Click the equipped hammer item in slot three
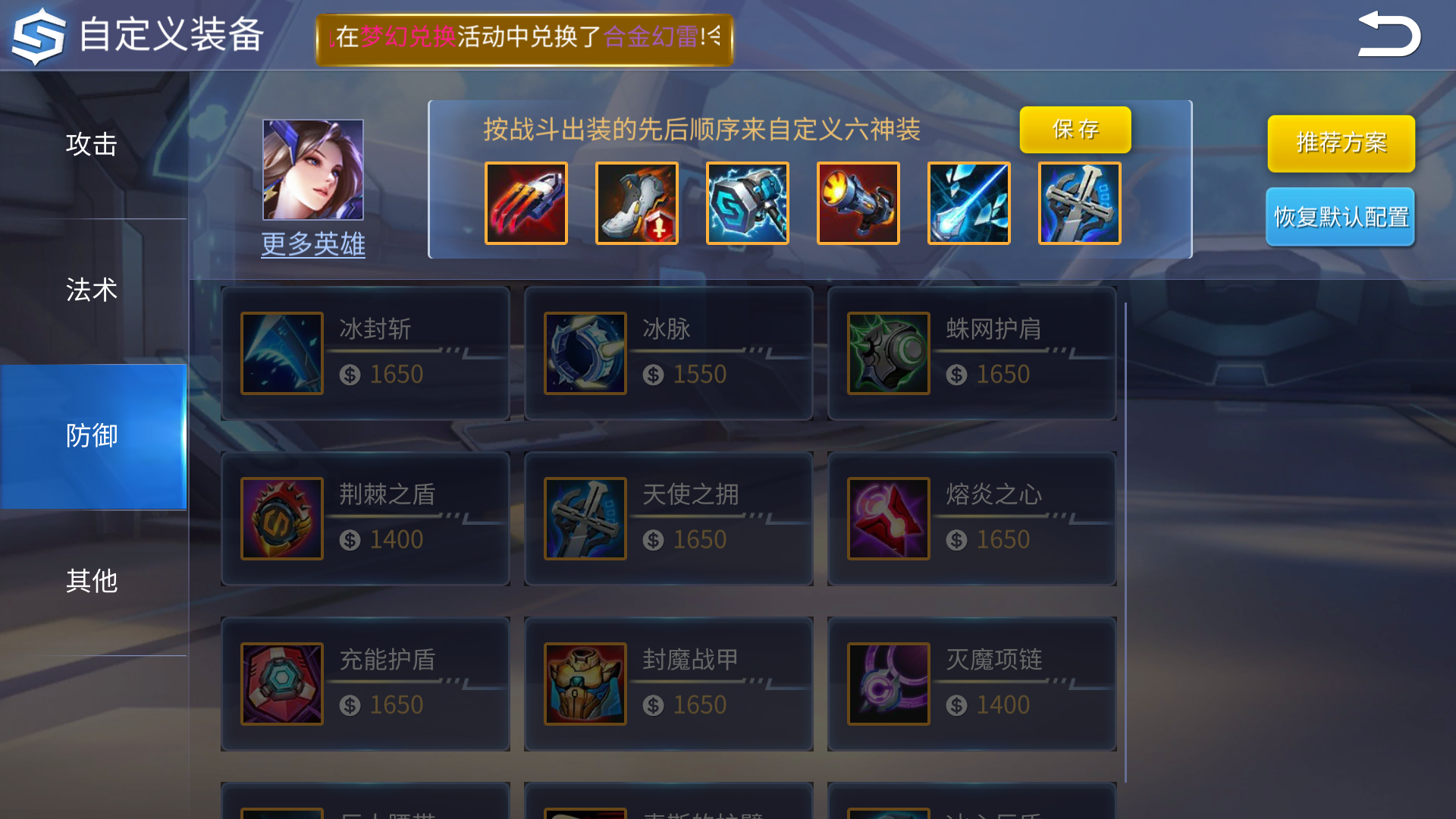 pyautogui.click(x=747, y=202)
